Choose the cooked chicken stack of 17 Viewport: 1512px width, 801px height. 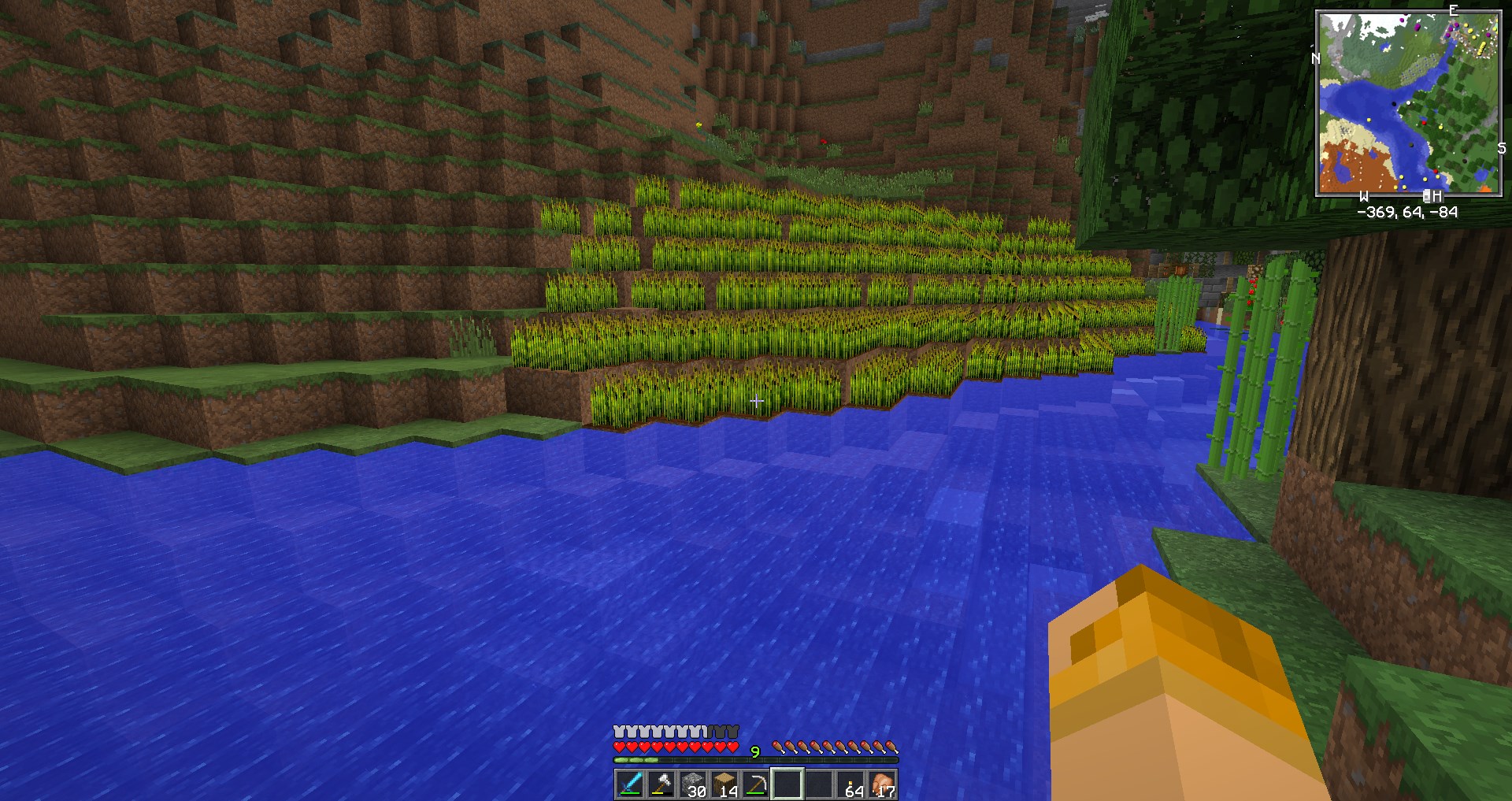[x=883, y=784]
